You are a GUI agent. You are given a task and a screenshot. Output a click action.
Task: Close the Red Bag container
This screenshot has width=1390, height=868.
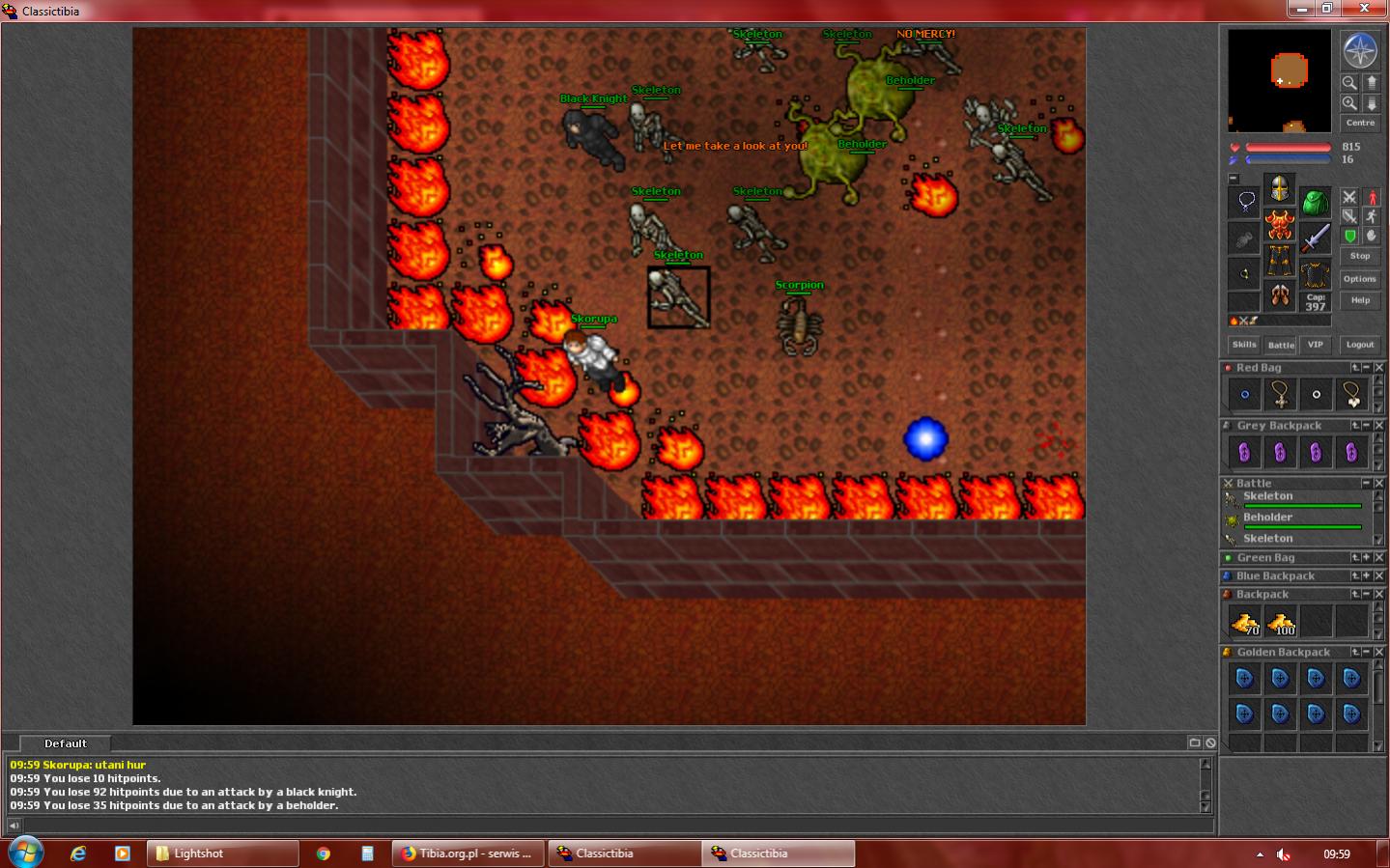pos(1379,368)
